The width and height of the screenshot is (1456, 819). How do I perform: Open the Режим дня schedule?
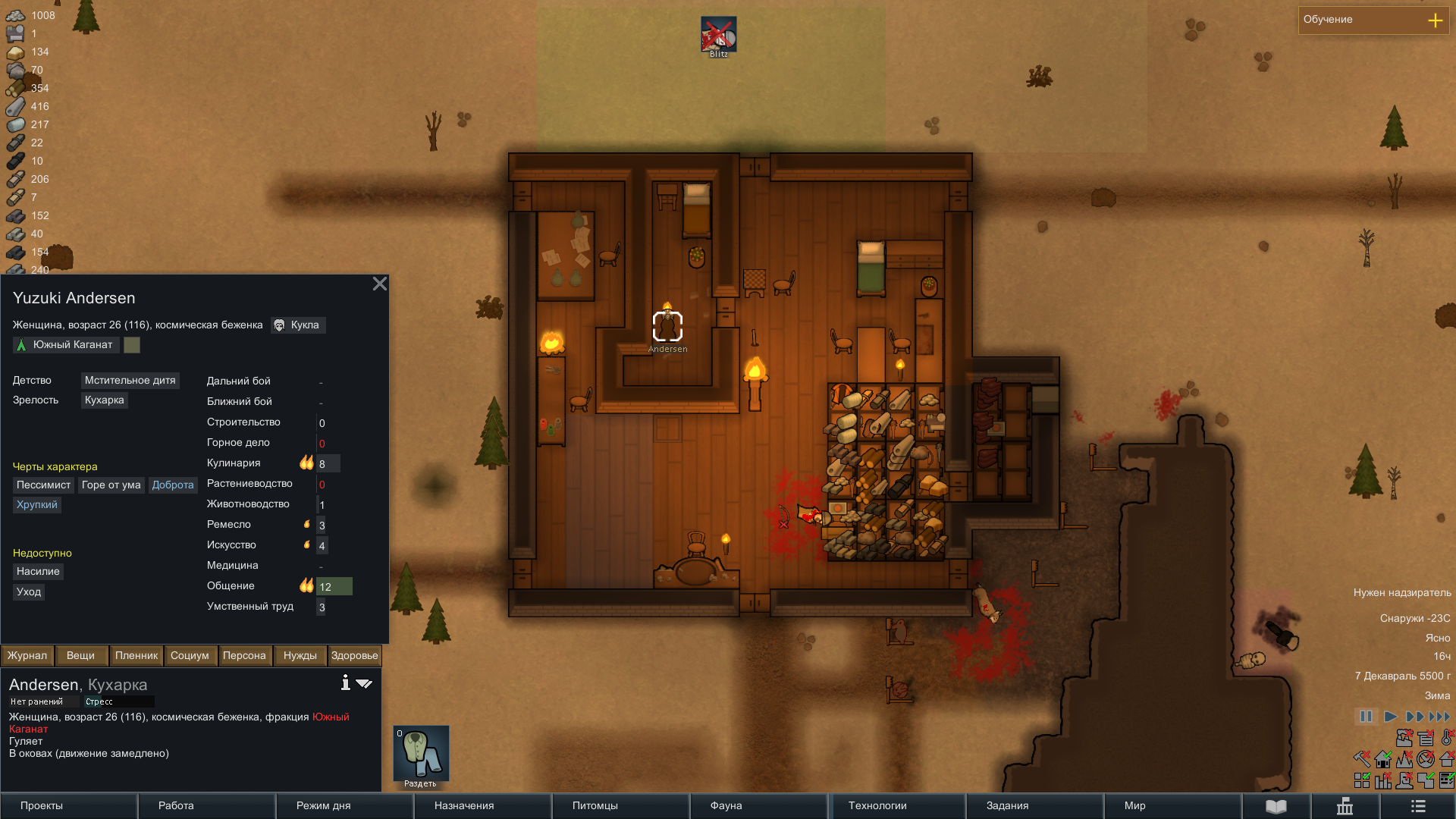tap(344, 805)
